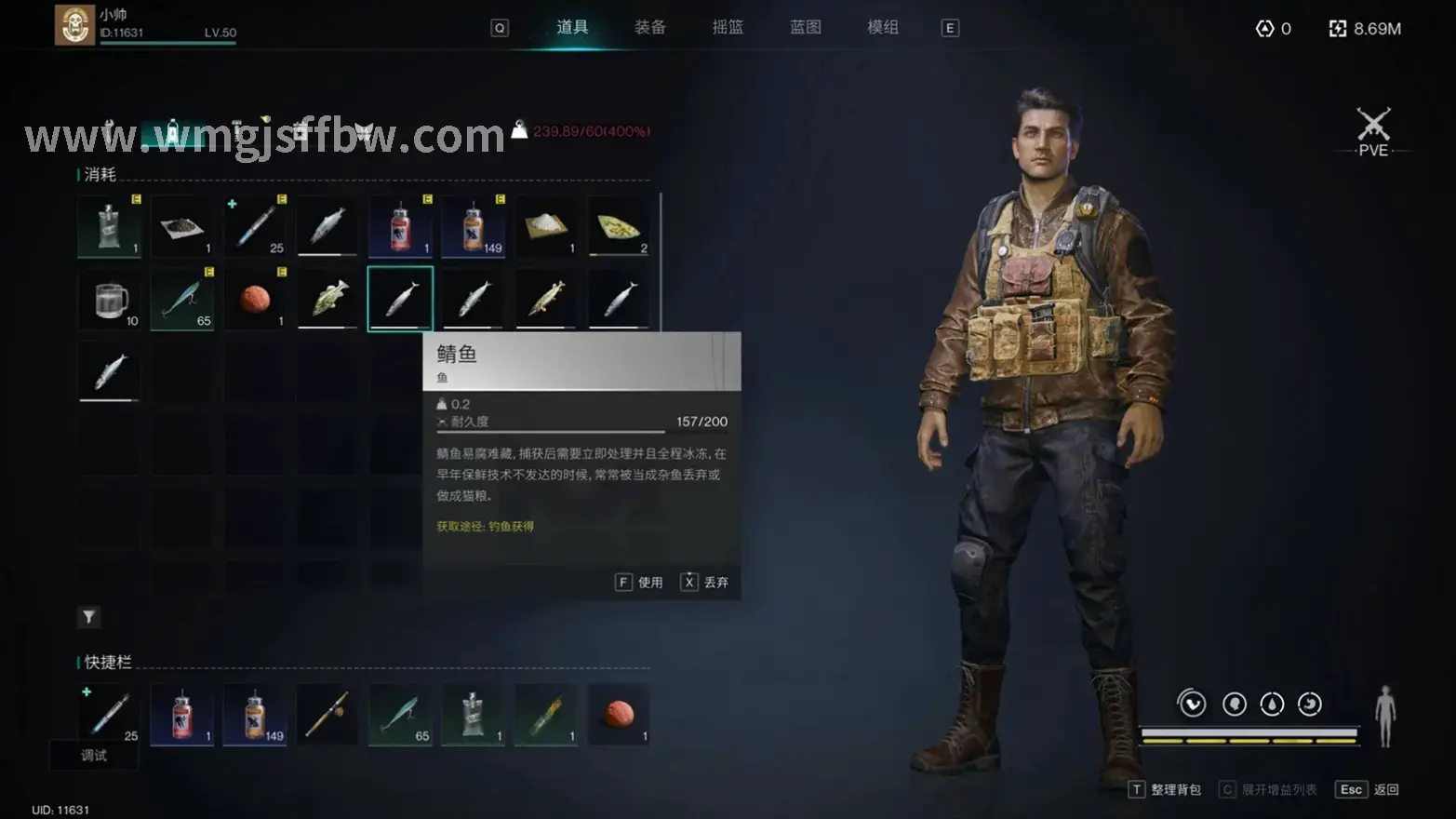Viewport: 1456px width, 819px height.
Task: Click 使用 to use the mackerel
Action: 640,583
